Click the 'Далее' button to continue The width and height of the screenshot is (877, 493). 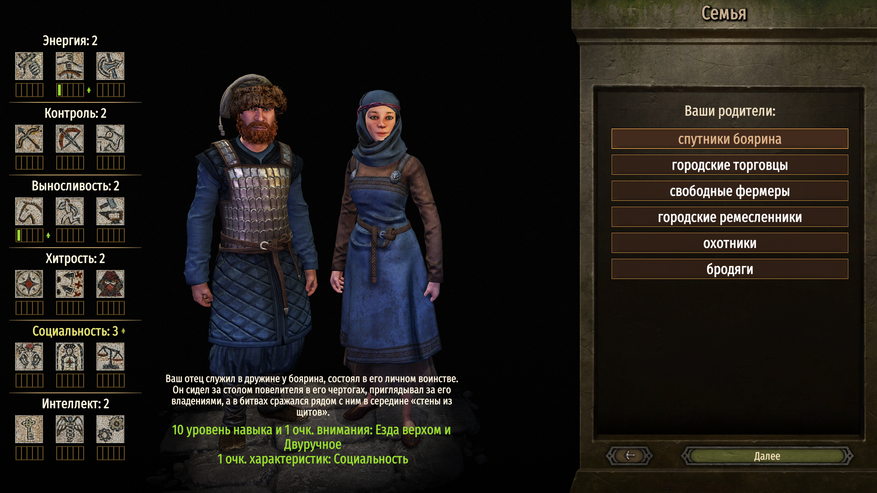click(767, 456)
